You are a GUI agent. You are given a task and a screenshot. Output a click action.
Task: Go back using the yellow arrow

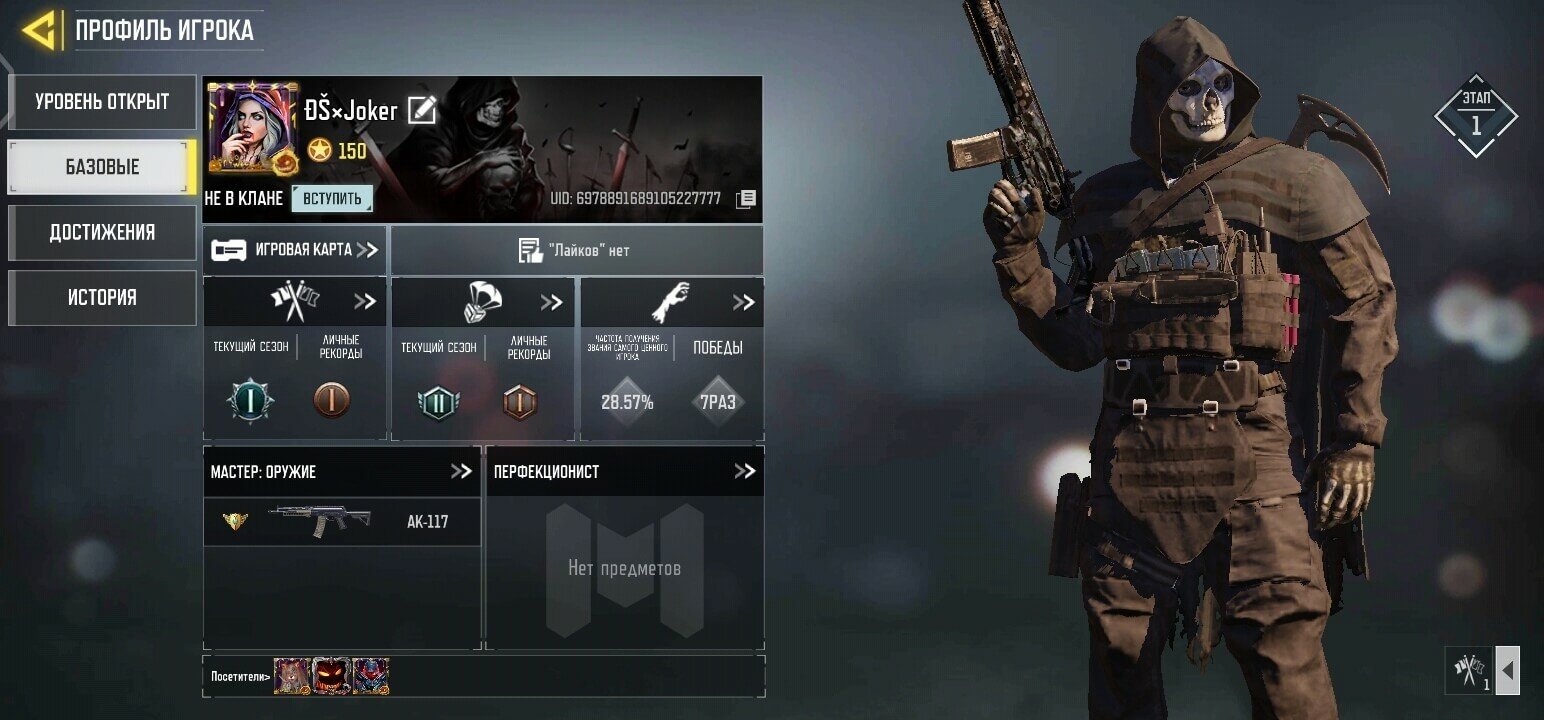38,31
